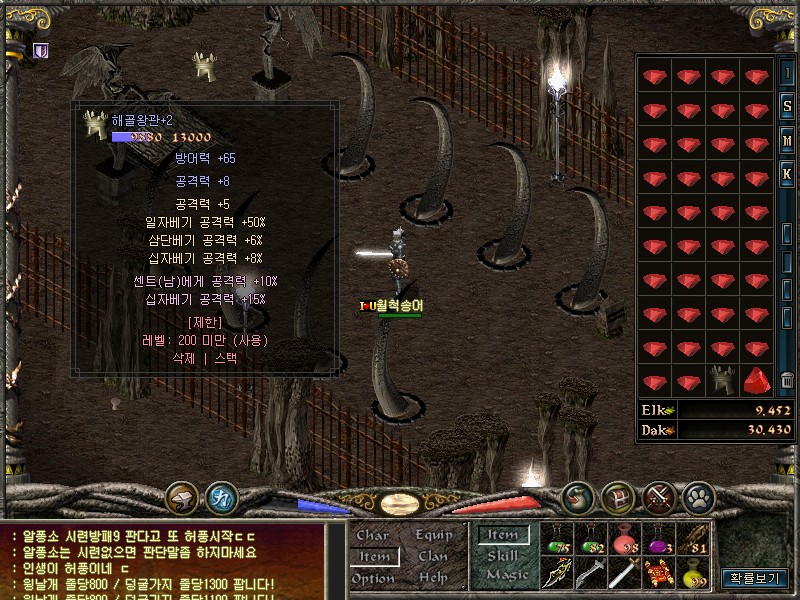Click the 확률보기 button
This screenshot has width=800, height=600.
[756, 577]
